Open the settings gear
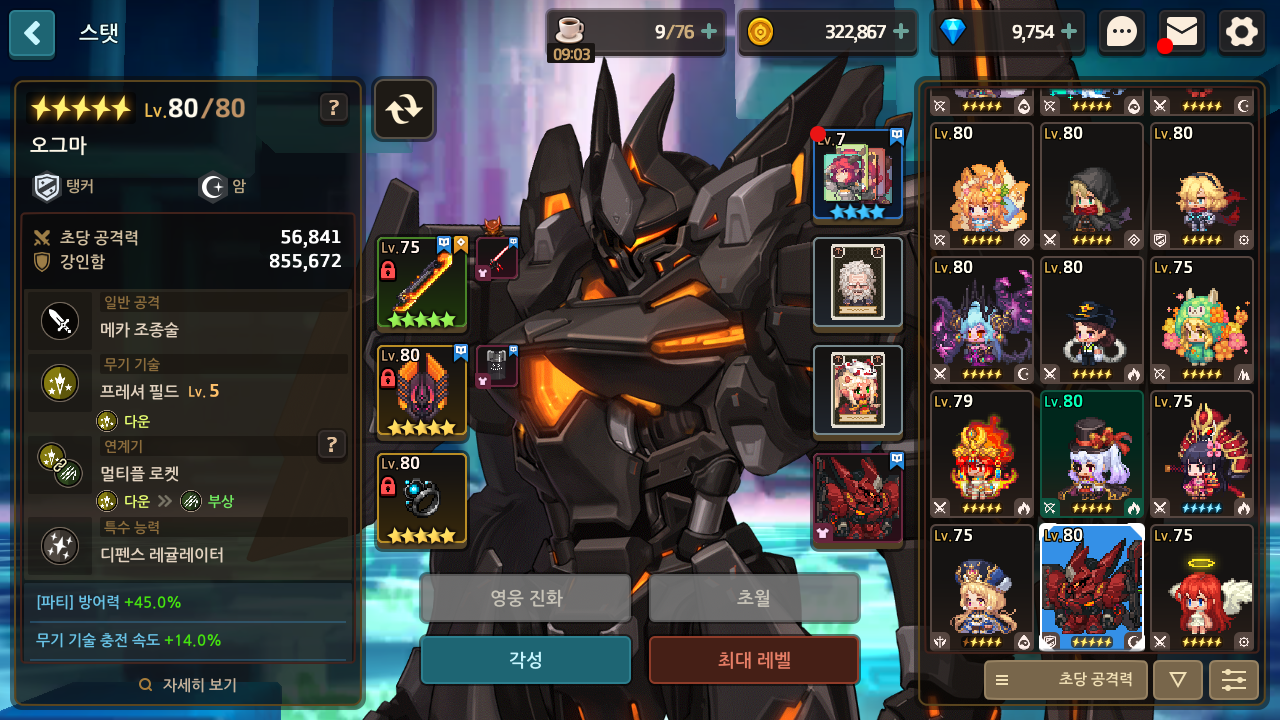 pyautogui.click(x=1242, y=33)
